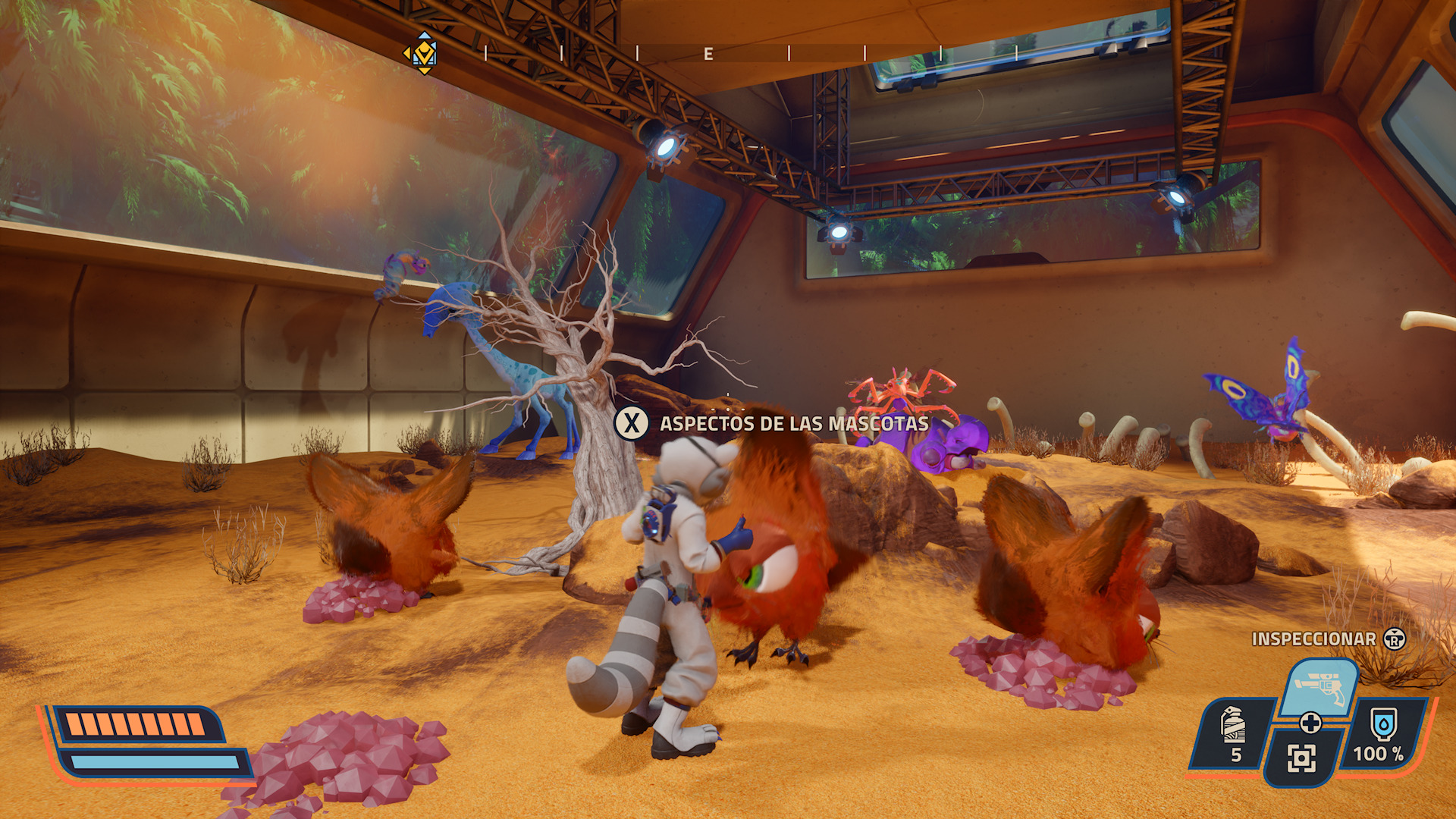Click the yellow objective marker on the compass

[x=423, y=53]
